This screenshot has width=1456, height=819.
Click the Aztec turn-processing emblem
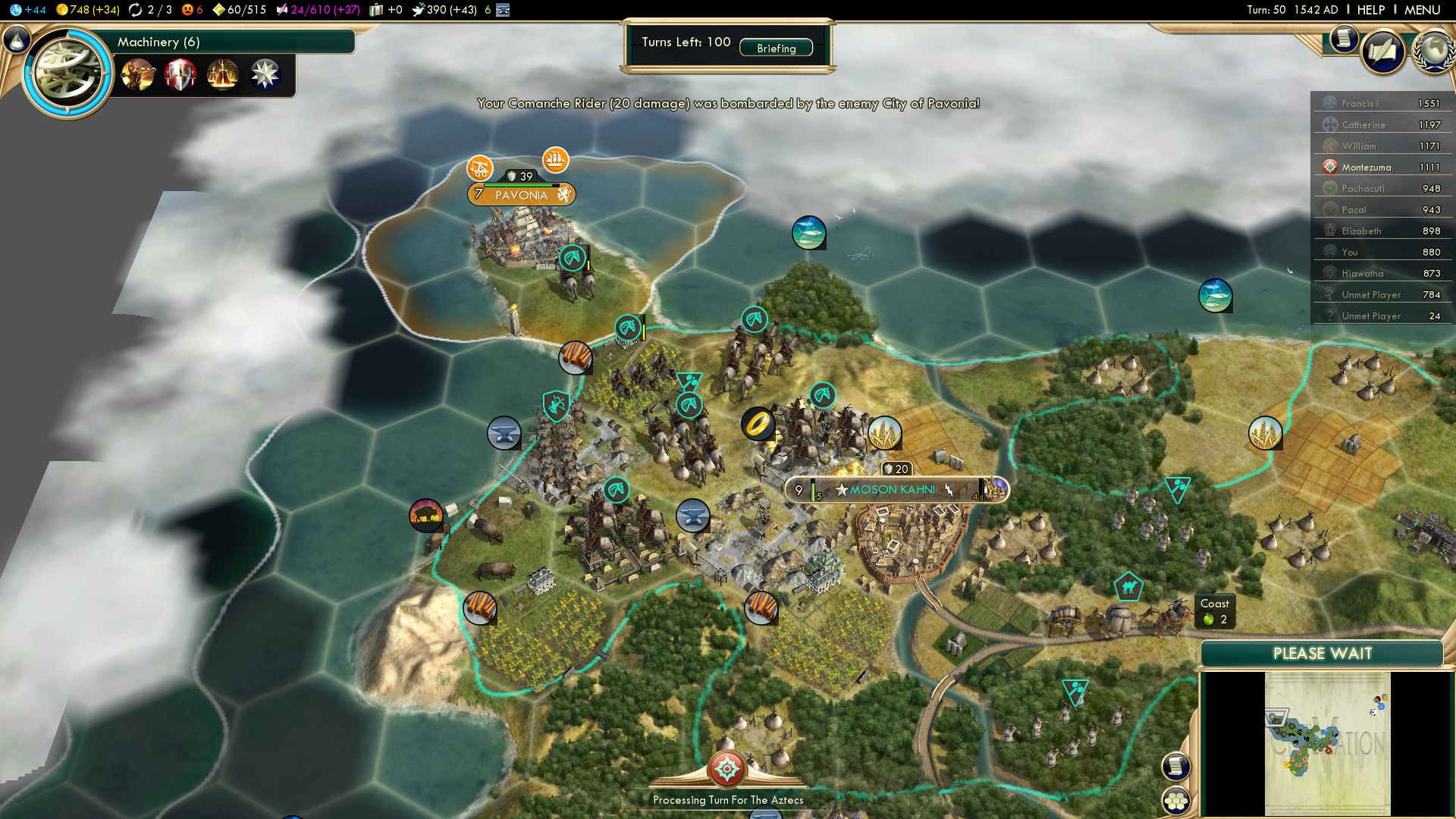(x=726, y=769)
